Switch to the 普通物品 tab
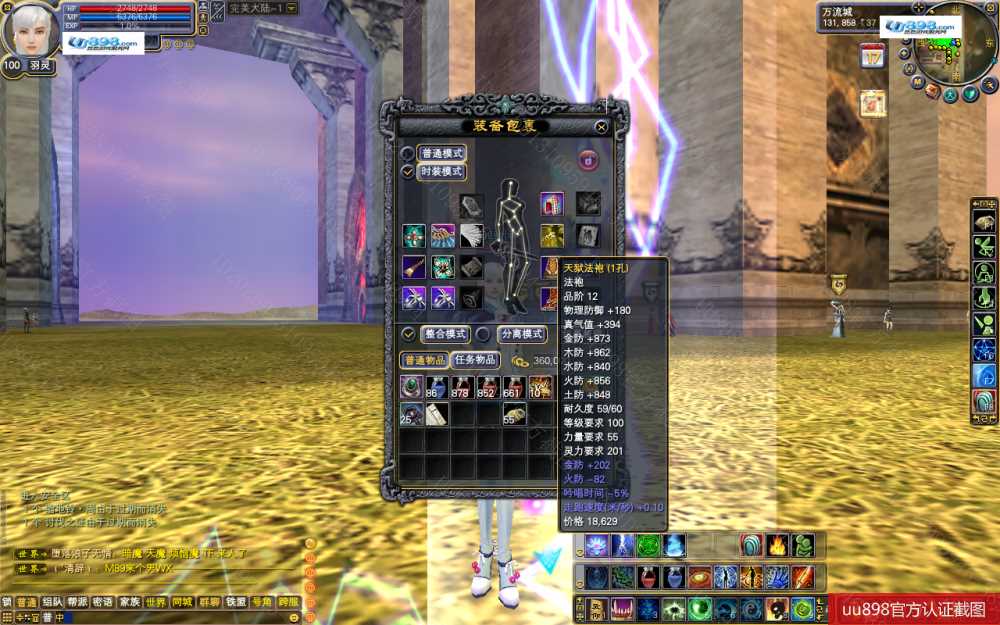This screenshot has width=1000, height=625. [x=423, y=360]
